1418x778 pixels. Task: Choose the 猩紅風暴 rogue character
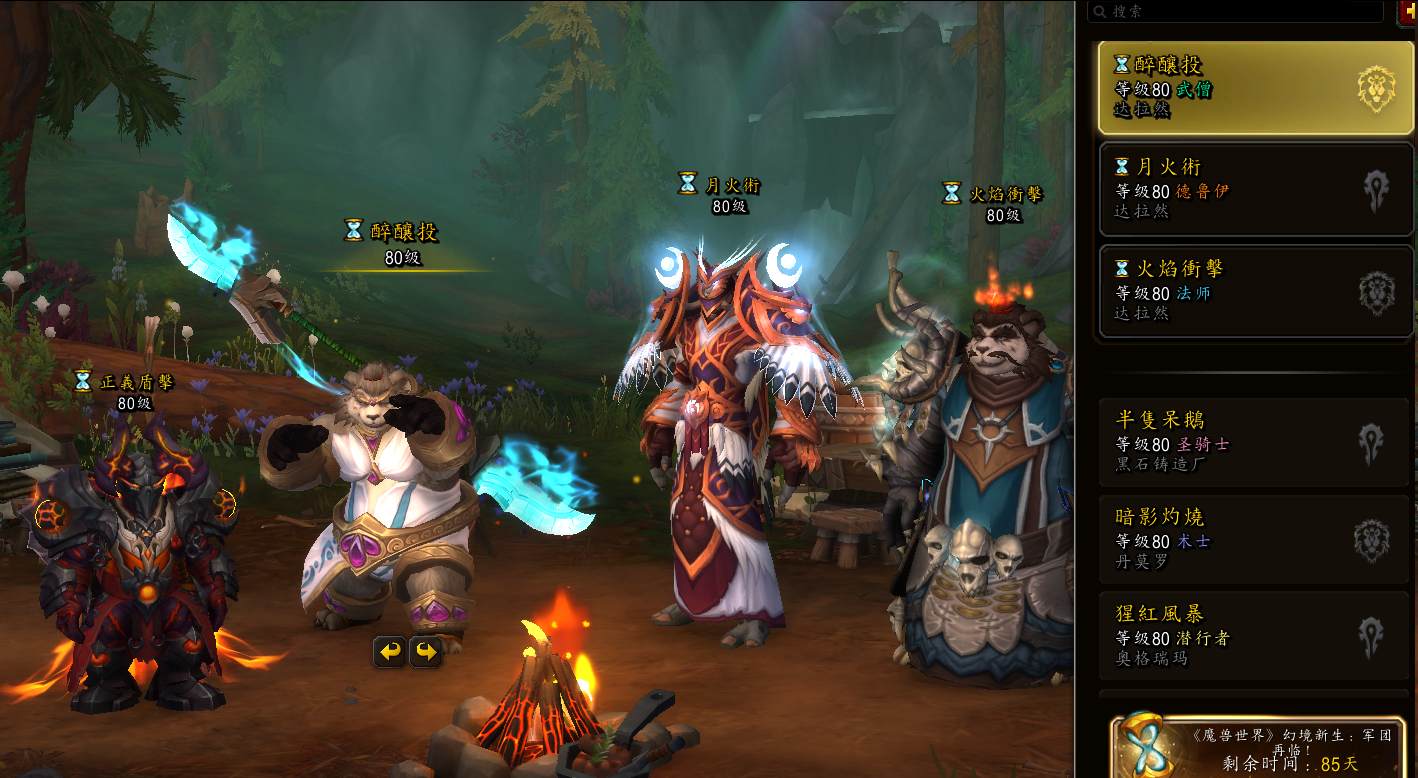click(1255, 635)
